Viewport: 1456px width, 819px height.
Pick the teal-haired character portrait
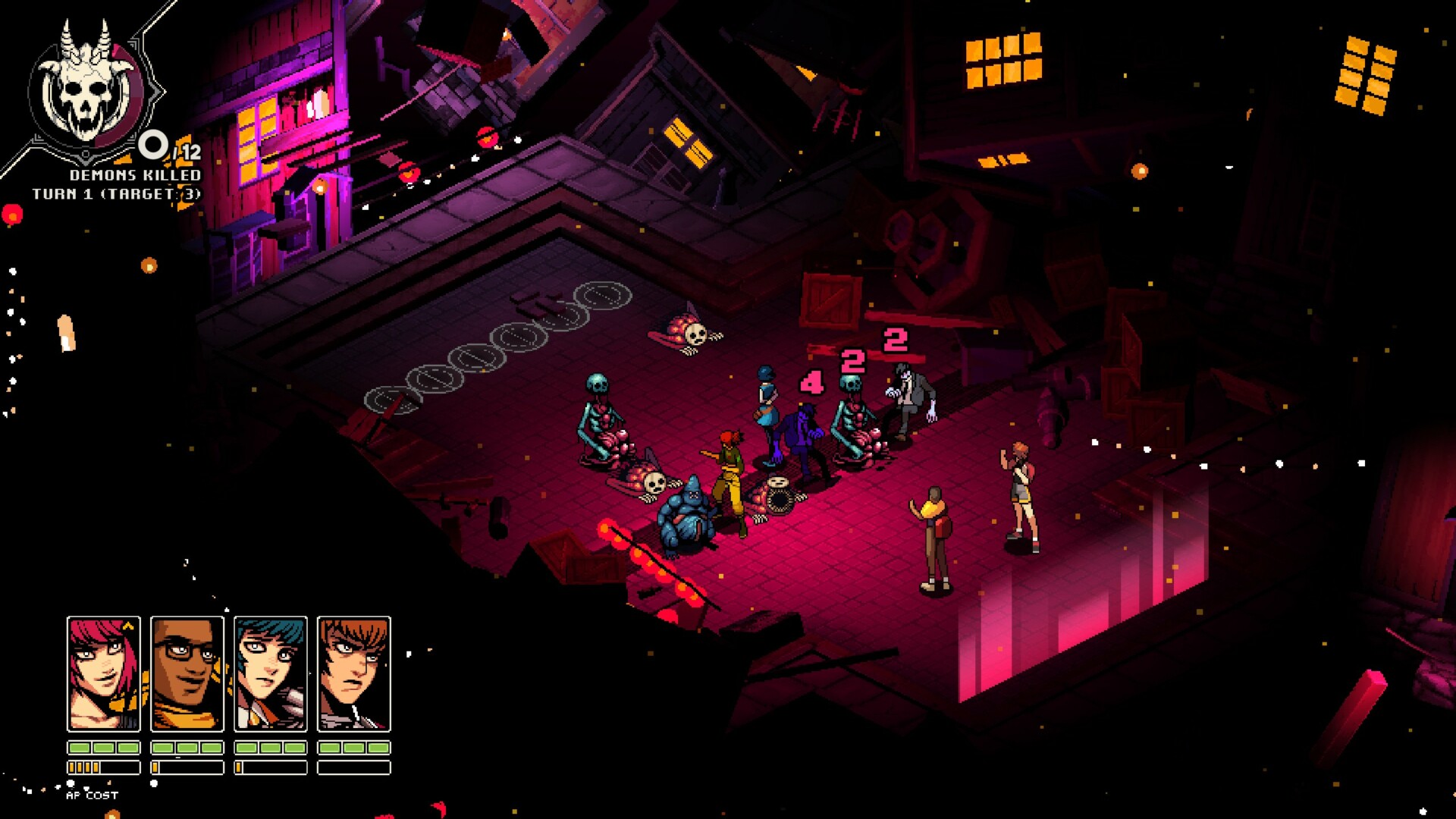pos(271,673)
